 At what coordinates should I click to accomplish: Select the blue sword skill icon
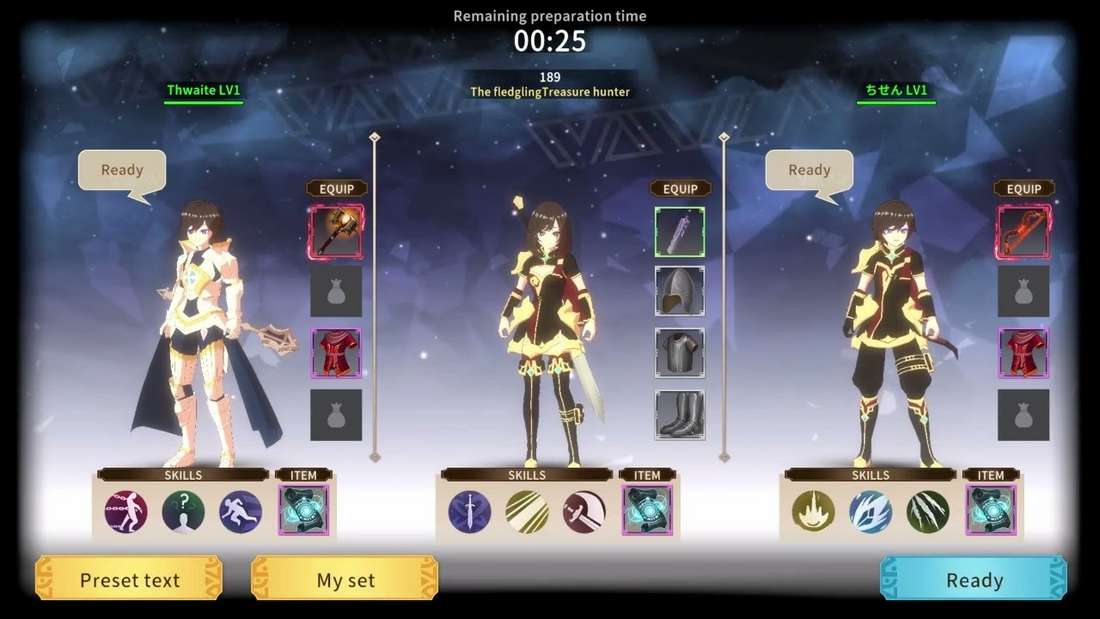469,511
